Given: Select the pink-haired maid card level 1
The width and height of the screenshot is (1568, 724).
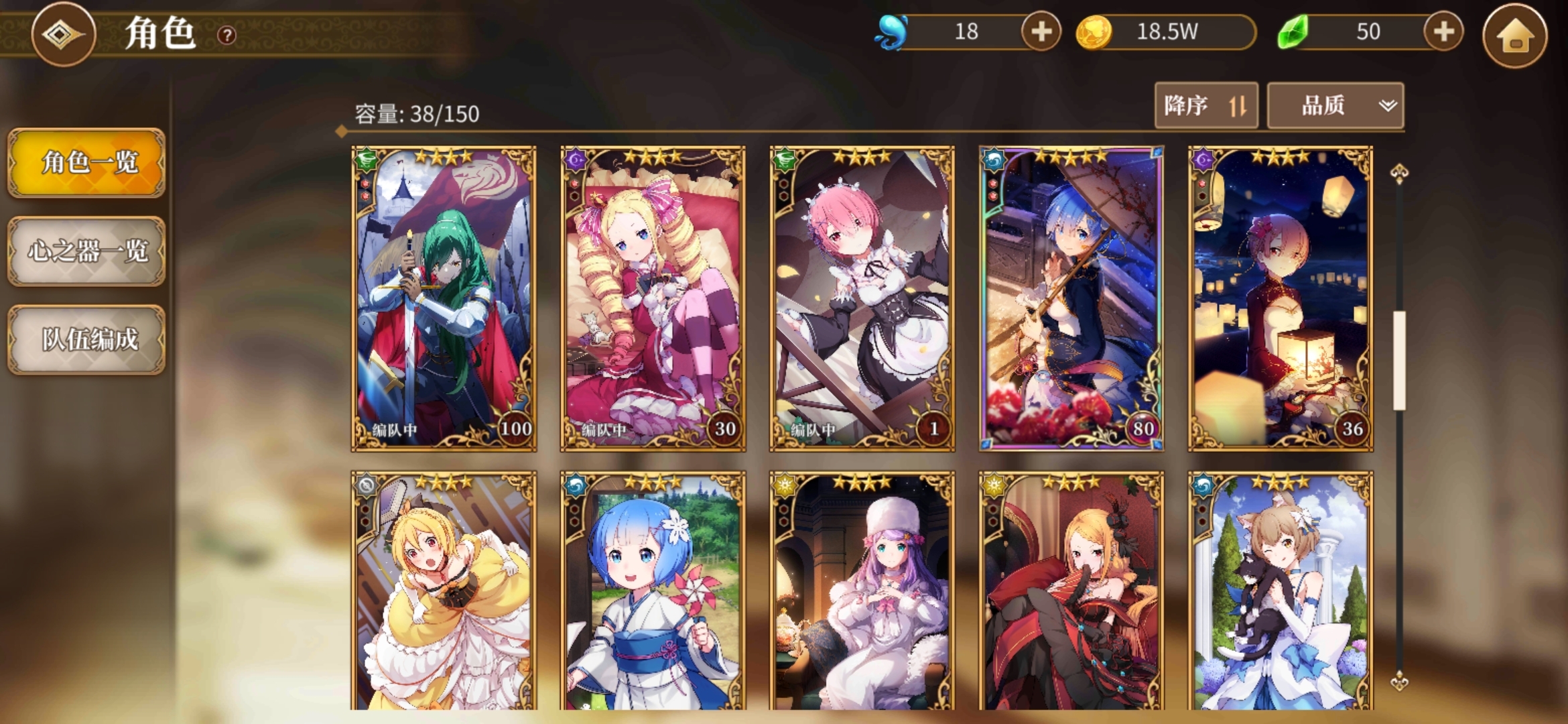Looking at the screenshot, I should click(x=862, y=298).
